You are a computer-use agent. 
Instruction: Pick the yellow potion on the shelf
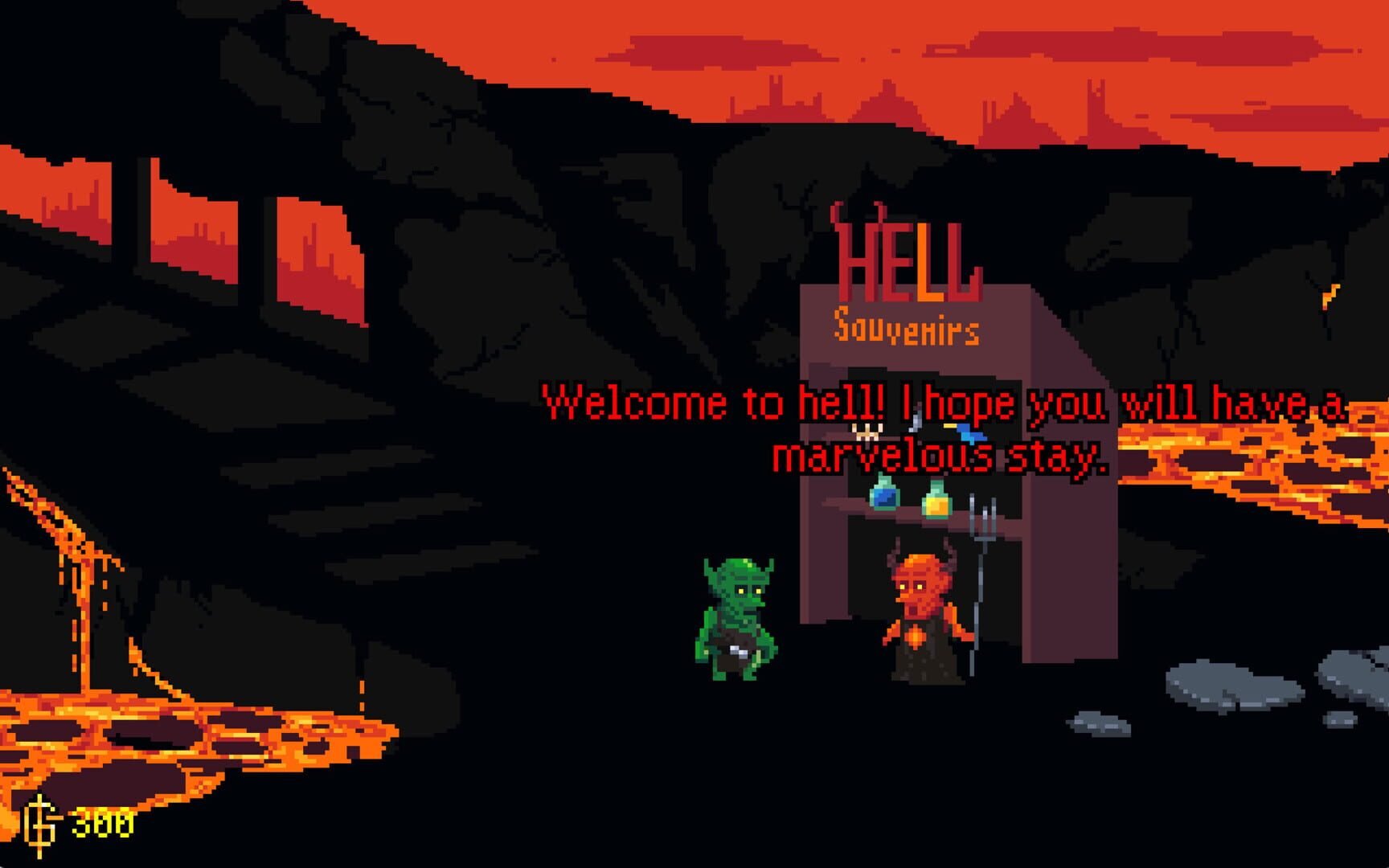(x=936, y=504)
